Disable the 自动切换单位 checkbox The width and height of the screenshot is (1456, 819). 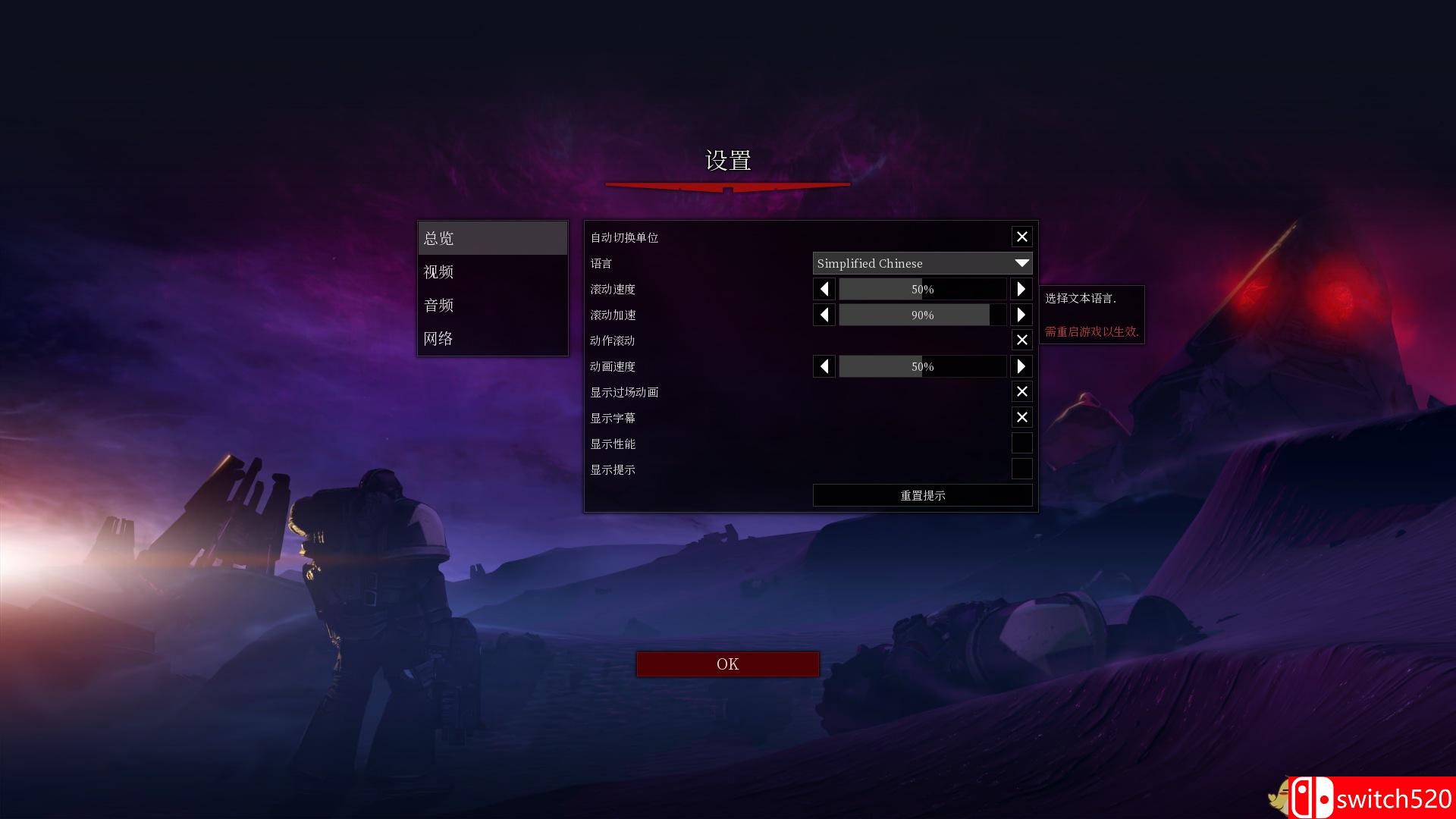(1021, 237)
